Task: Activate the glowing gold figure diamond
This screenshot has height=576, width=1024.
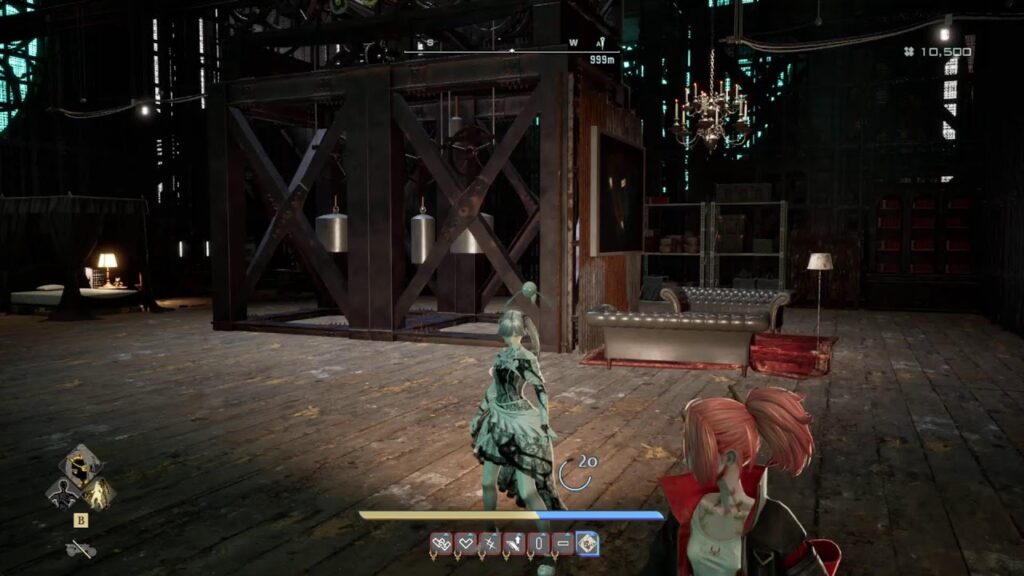Action: [98, 492]
